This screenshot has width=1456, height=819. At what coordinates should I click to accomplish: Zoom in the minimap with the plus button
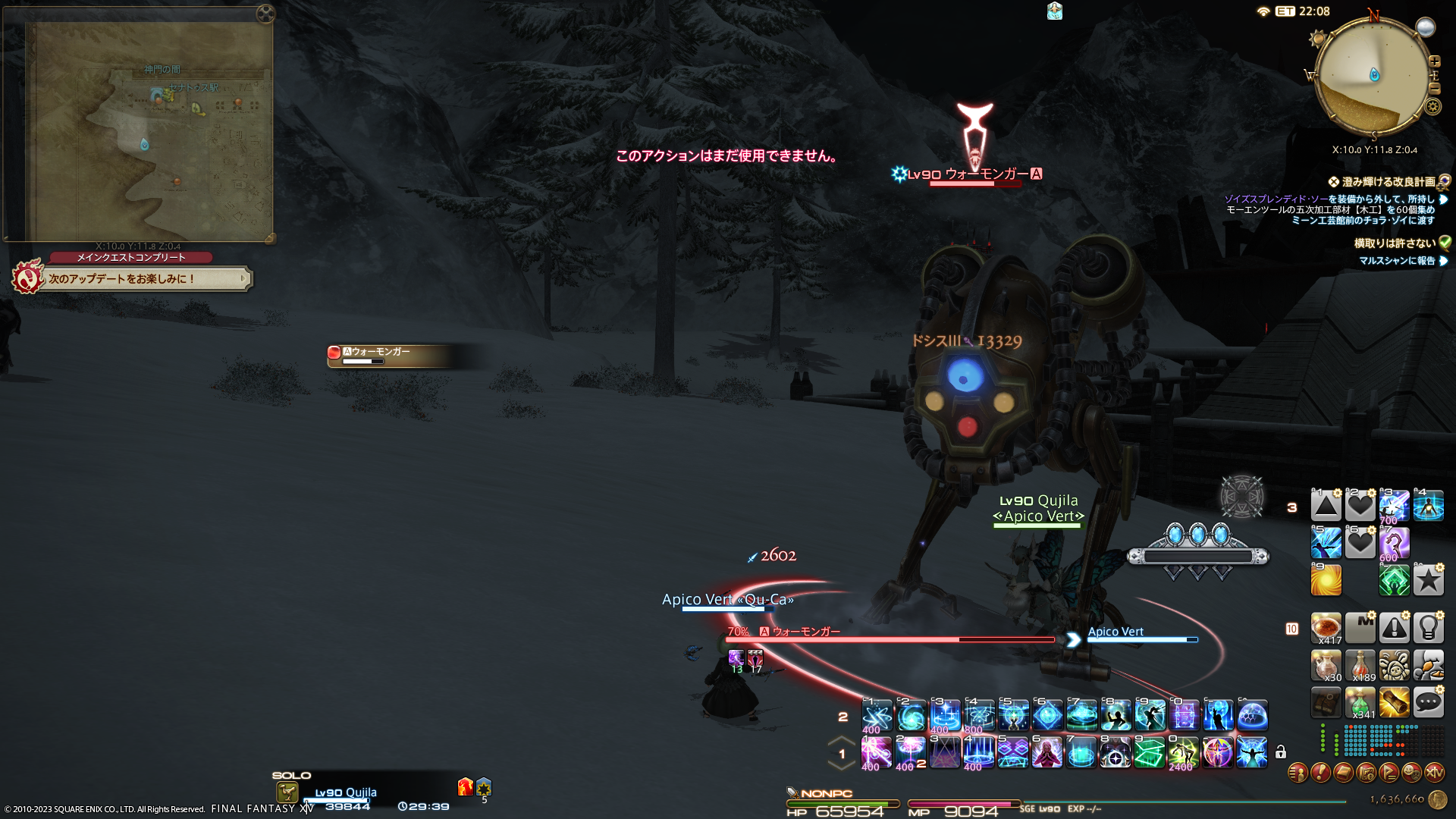pyautogui.click(x=1434, y=61)
